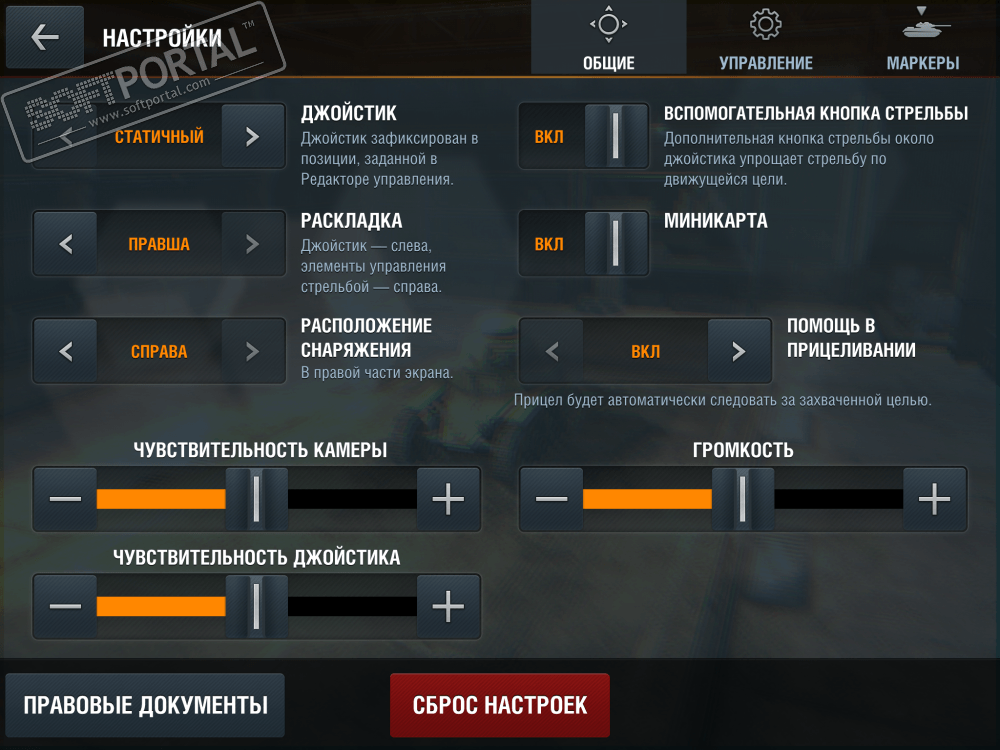The width and height of the screenshot is (1000, 750).
Task: Switch to the Общие tab
Action: (608, 39)
